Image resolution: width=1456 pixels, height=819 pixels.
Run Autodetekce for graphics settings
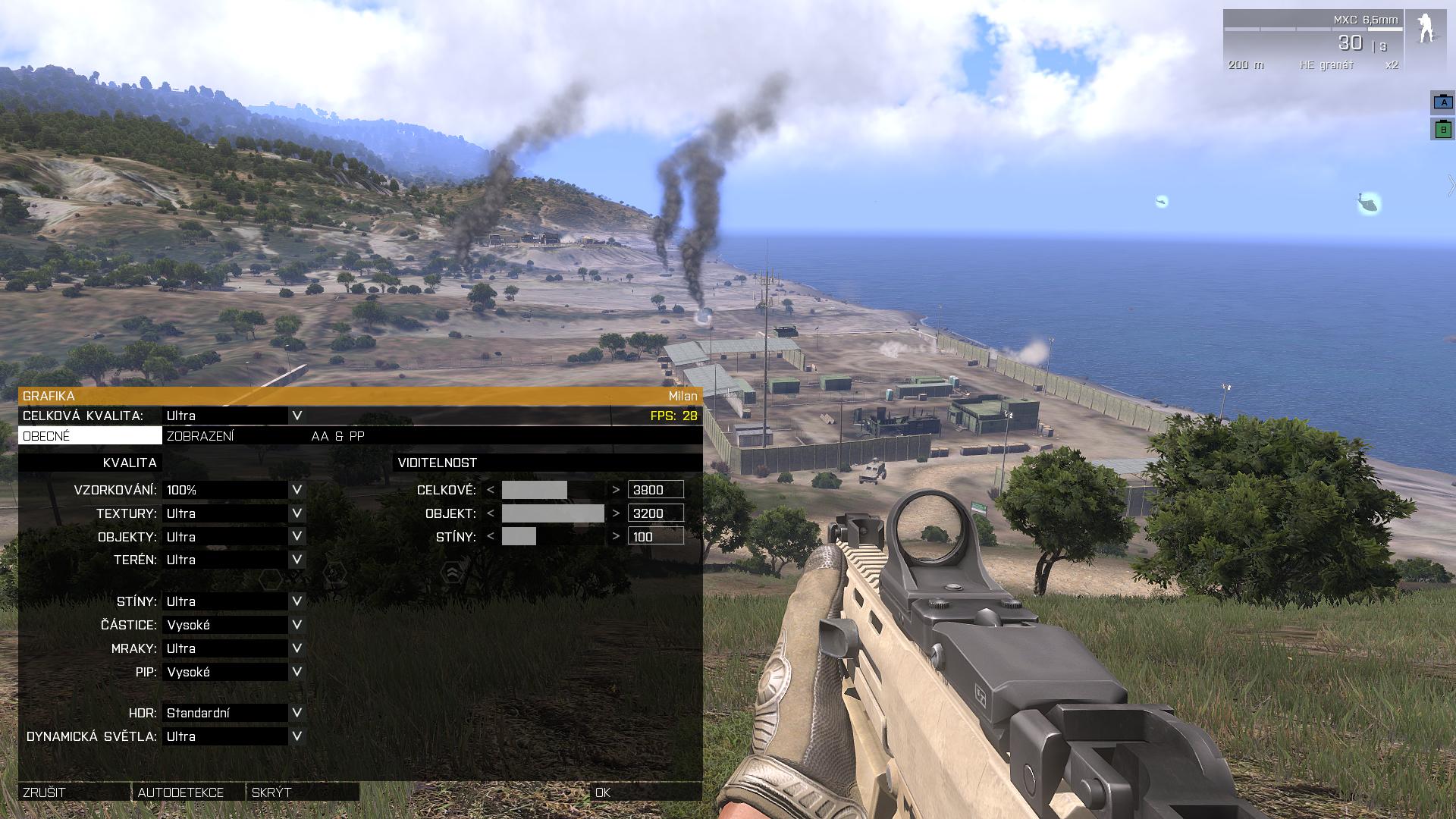[x=188, y=792]
